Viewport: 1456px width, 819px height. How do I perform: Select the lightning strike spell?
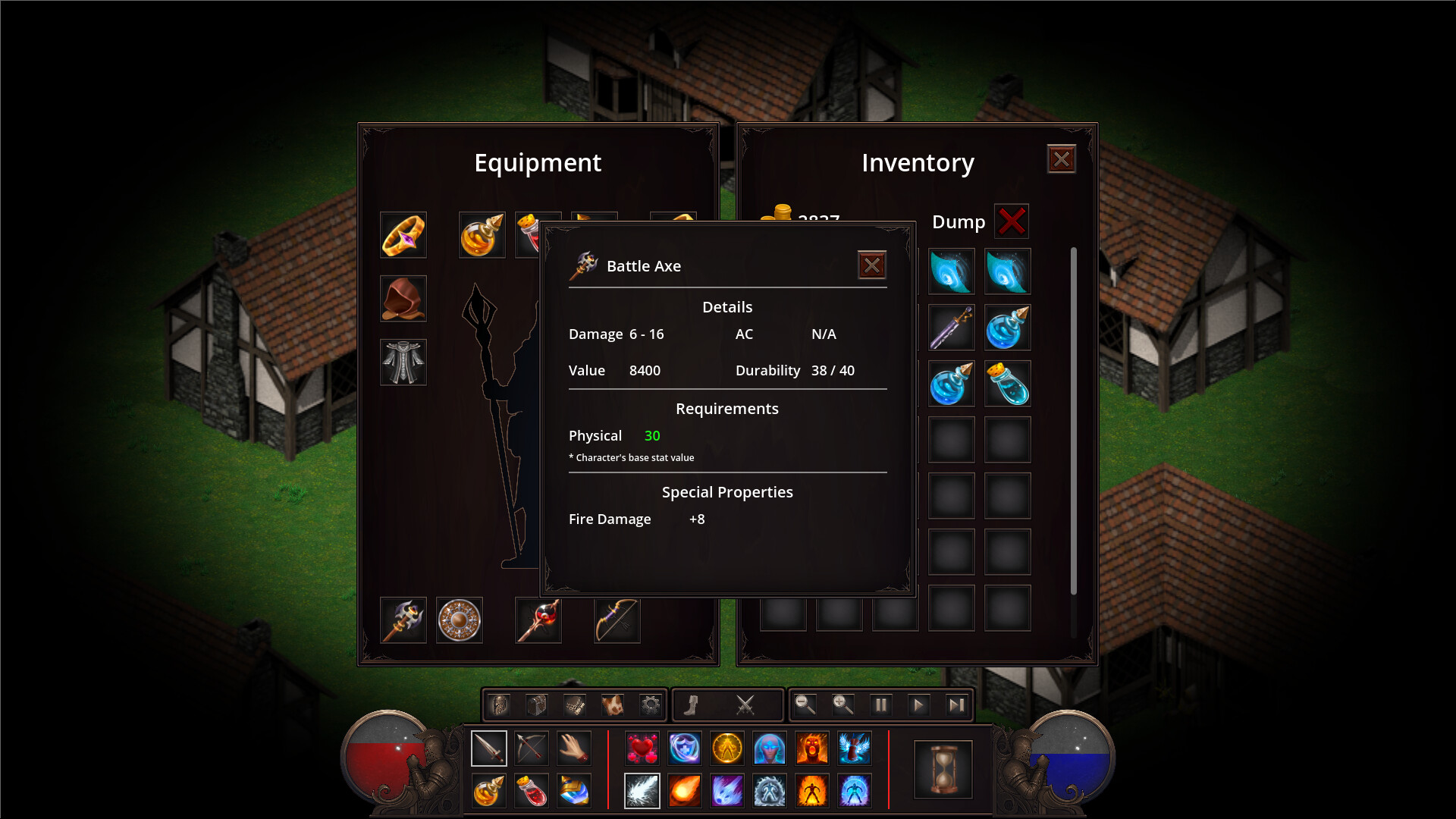[x=642, y=789]
